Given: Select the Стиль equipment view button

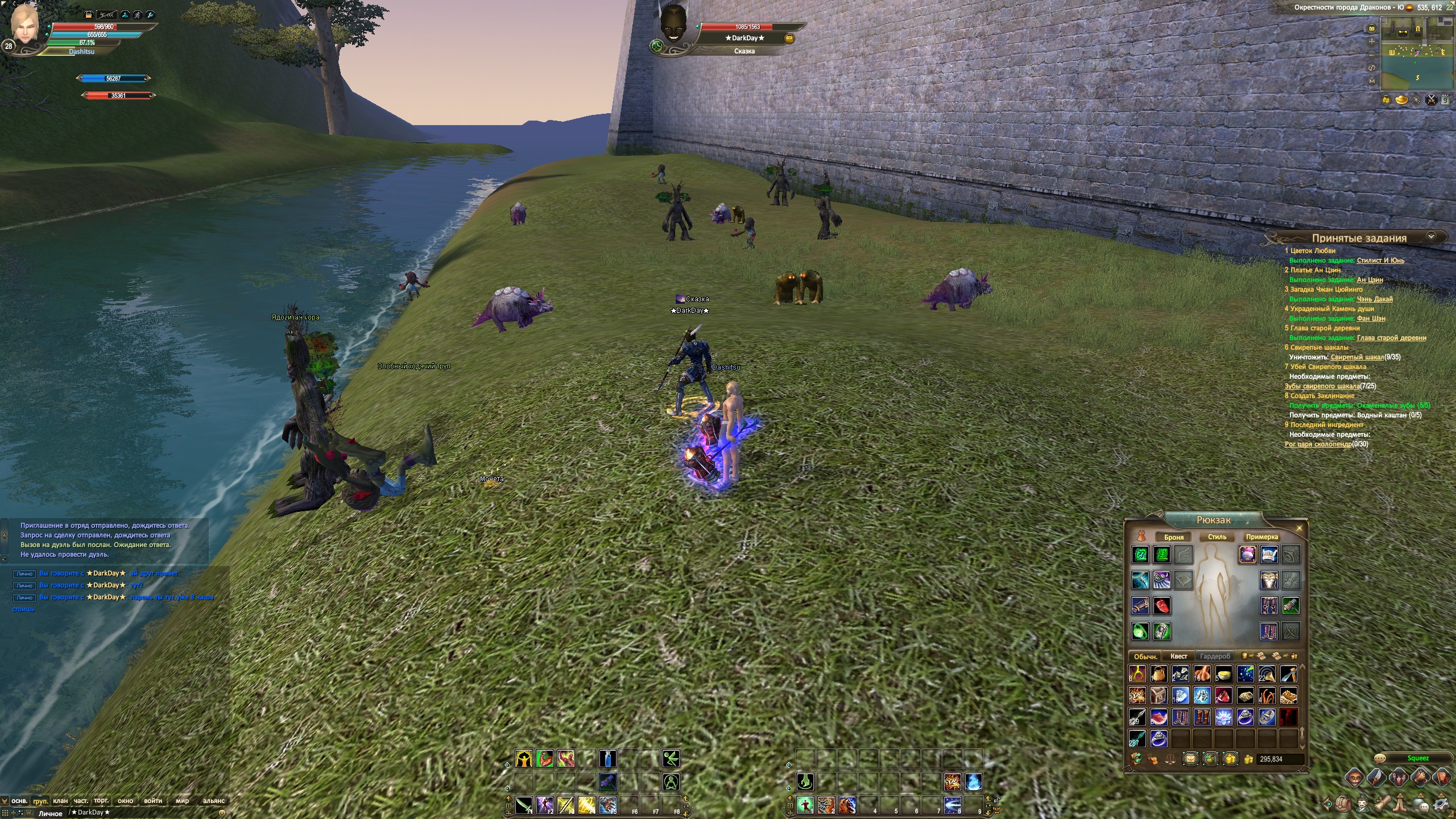Looking at the screenshot, I should tap(1217, 537).
